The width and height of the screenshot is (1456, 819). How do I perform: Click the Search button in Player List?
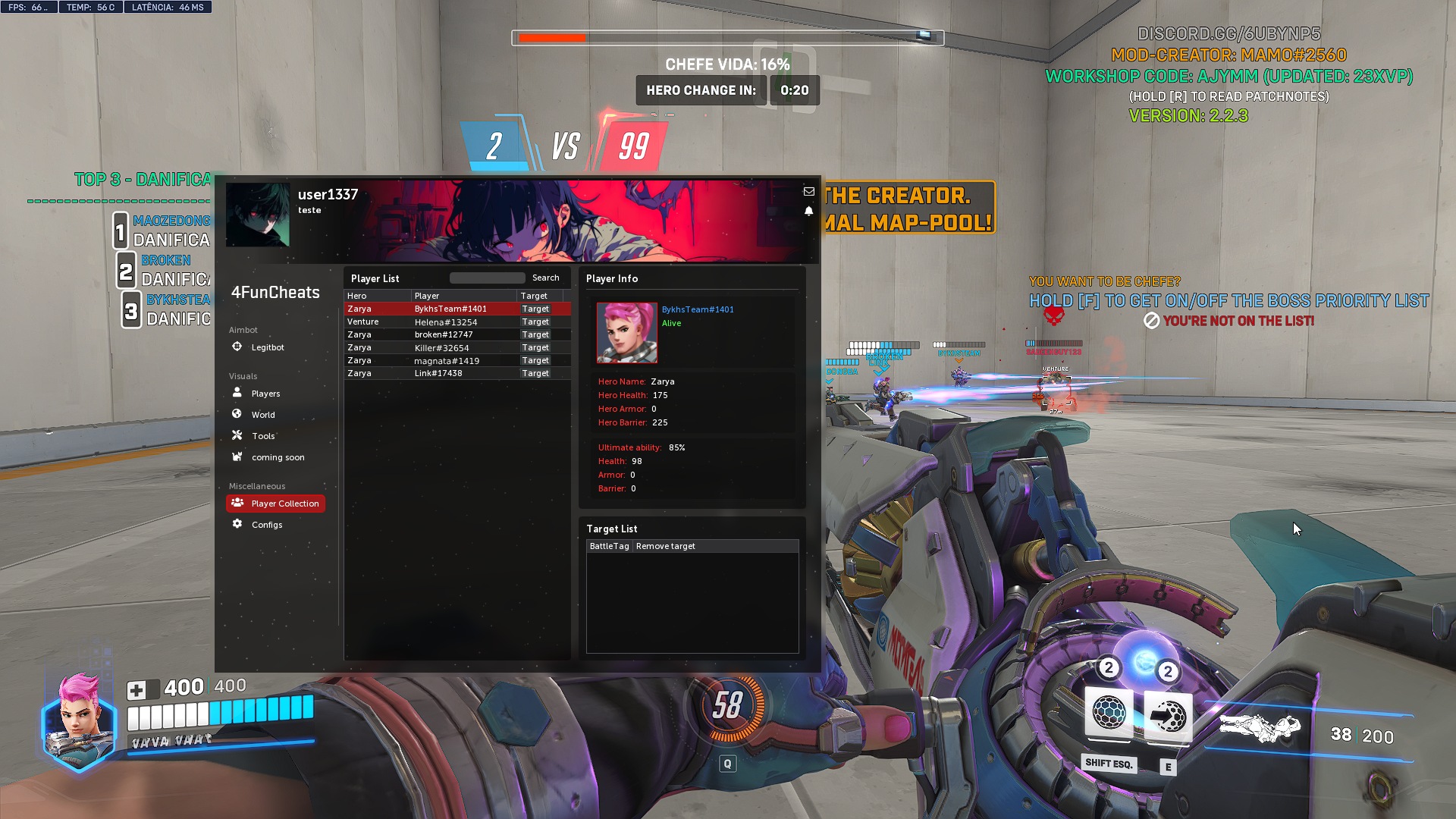click(545, 278)
